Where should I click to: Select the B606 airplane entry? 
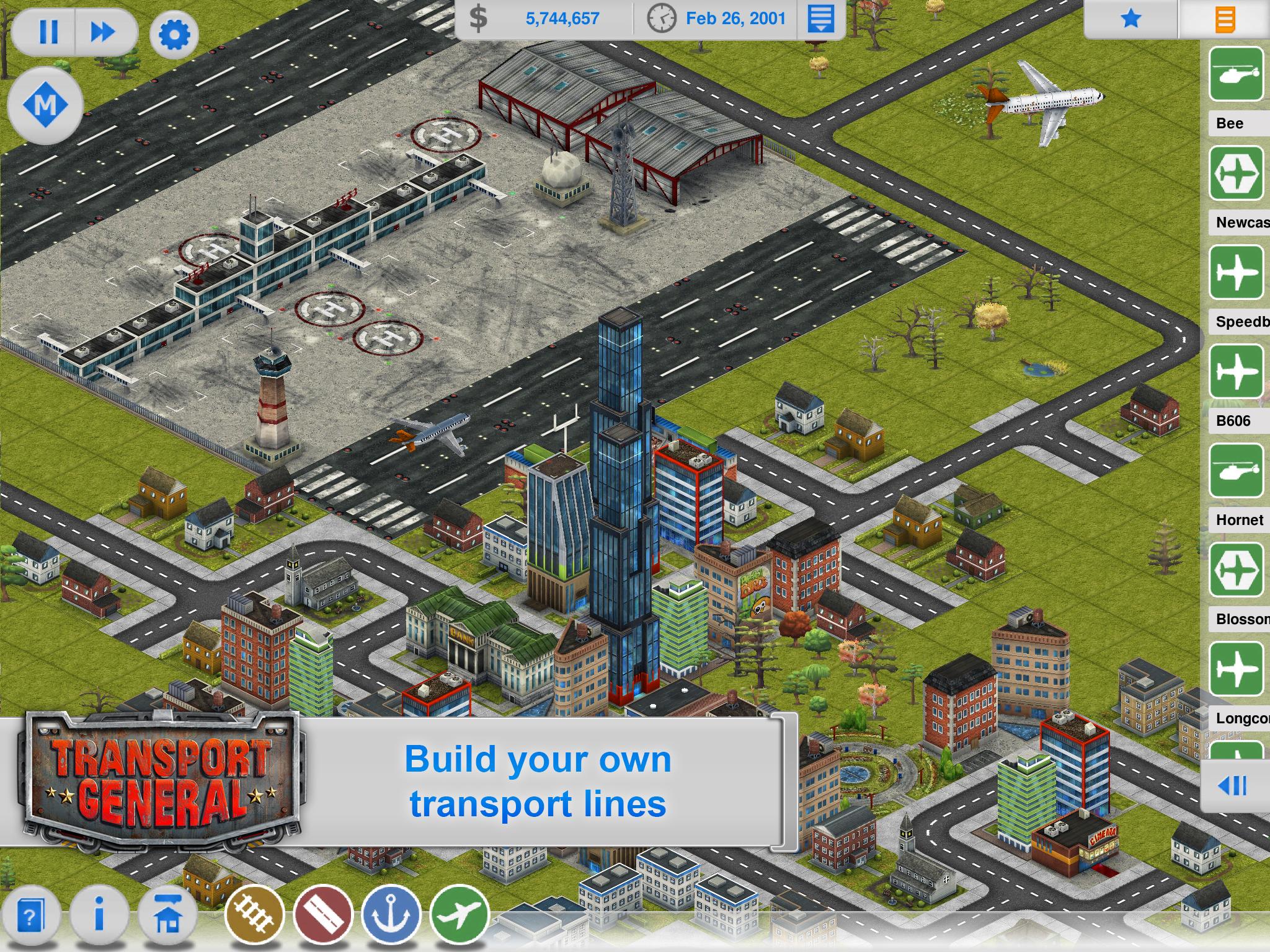point(1236,372)
